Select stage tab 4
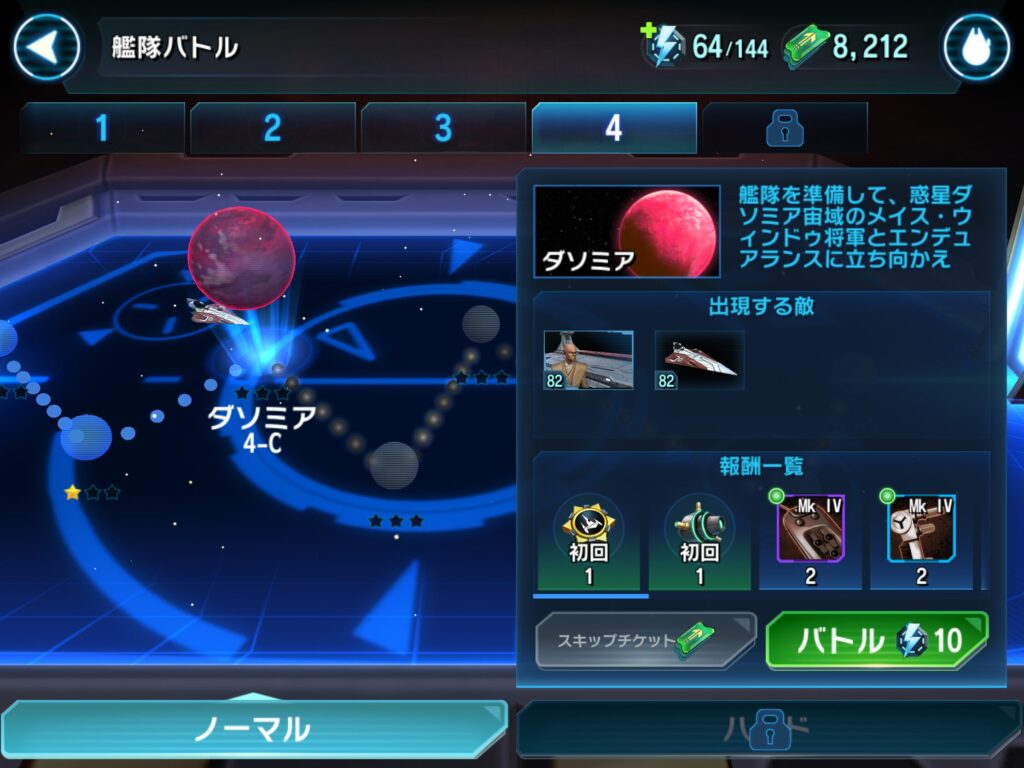The height and width of the screenshot is (768, 1024). click(613, 128)
